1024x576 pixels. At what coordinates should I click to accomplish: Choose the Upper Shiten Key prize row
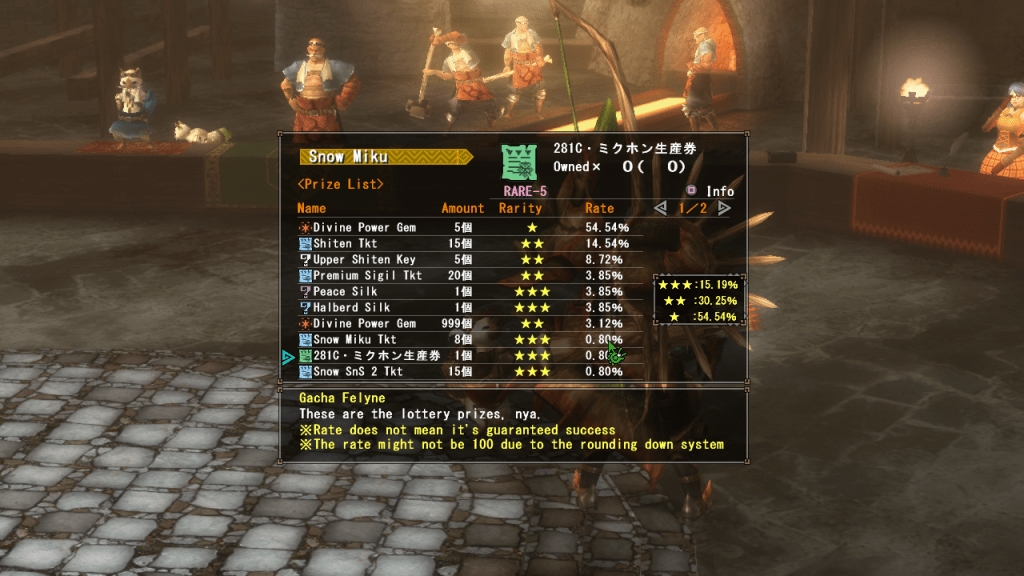pyautogui.click(x=363, y=260)
